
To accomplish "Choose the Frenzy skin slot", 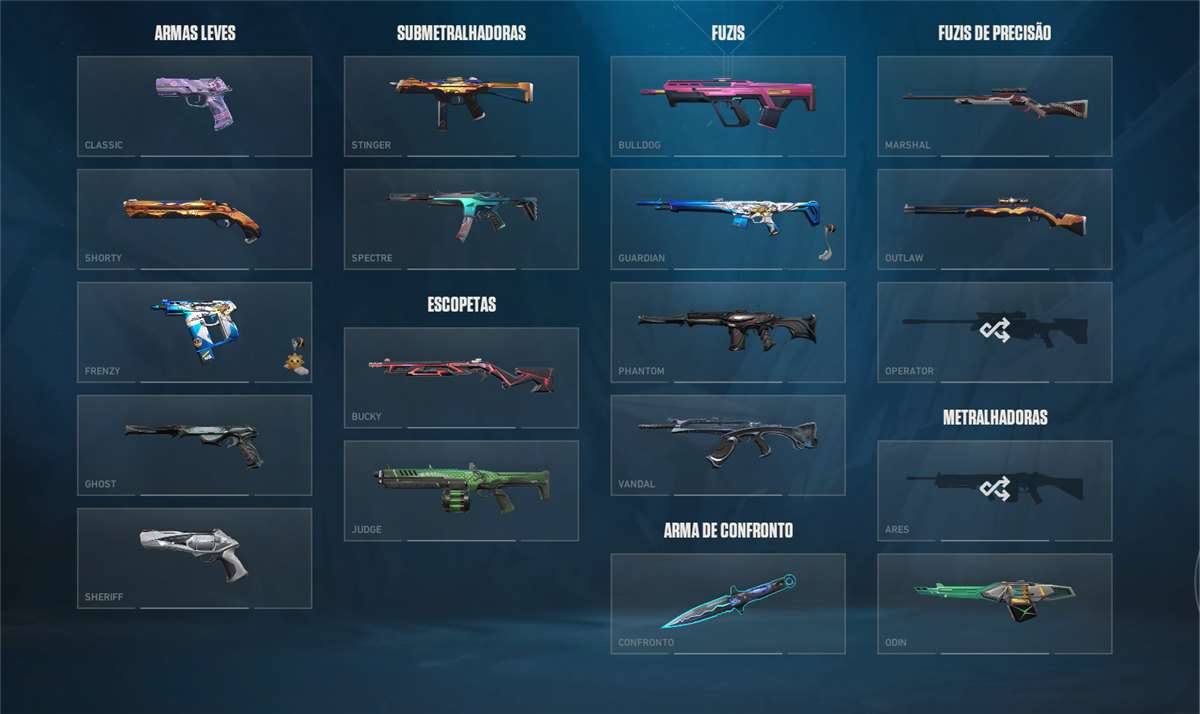I will point(194,332).
